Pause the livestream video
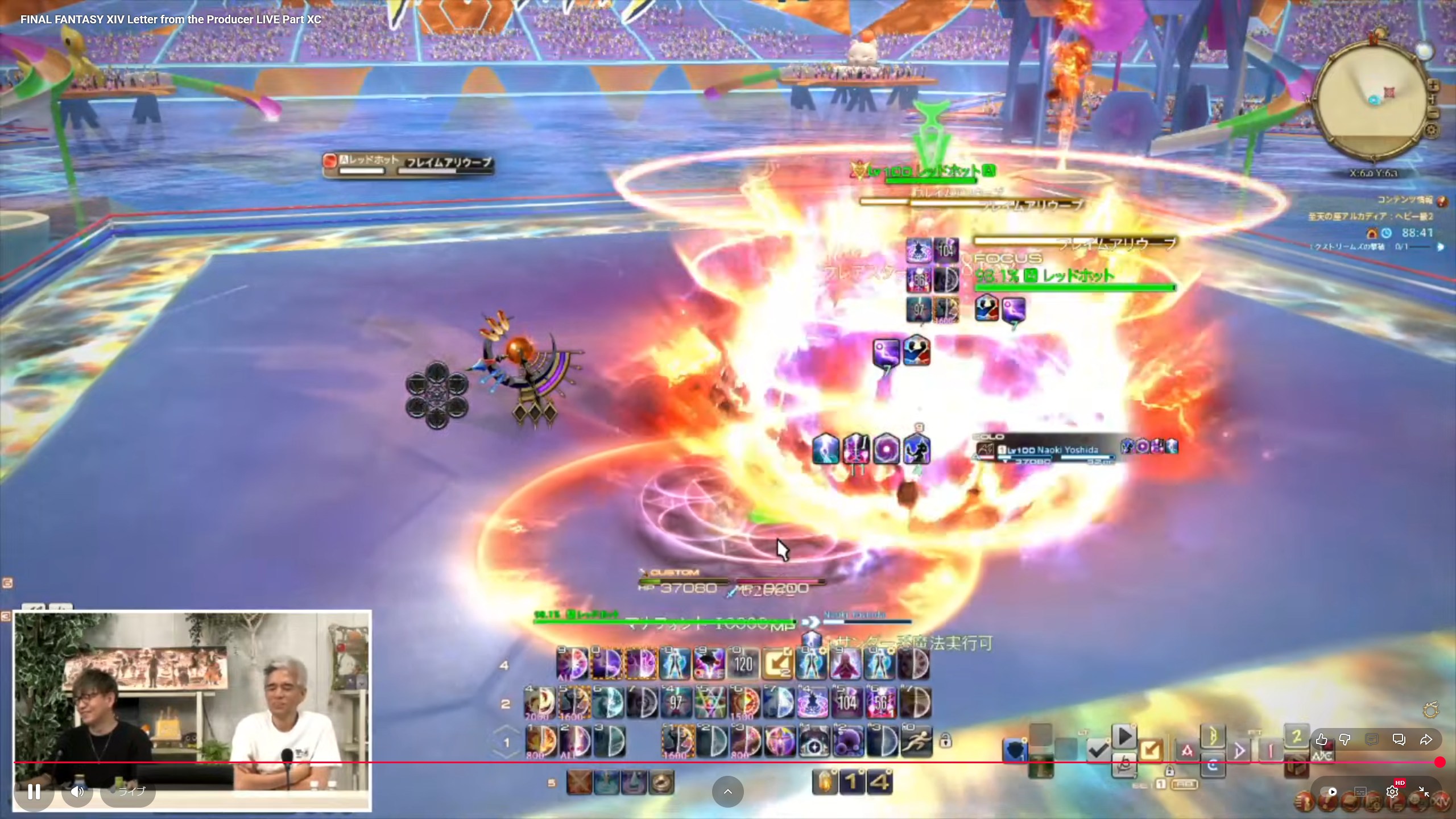Viewport: 1456px width, 819px height. [34, 791]
